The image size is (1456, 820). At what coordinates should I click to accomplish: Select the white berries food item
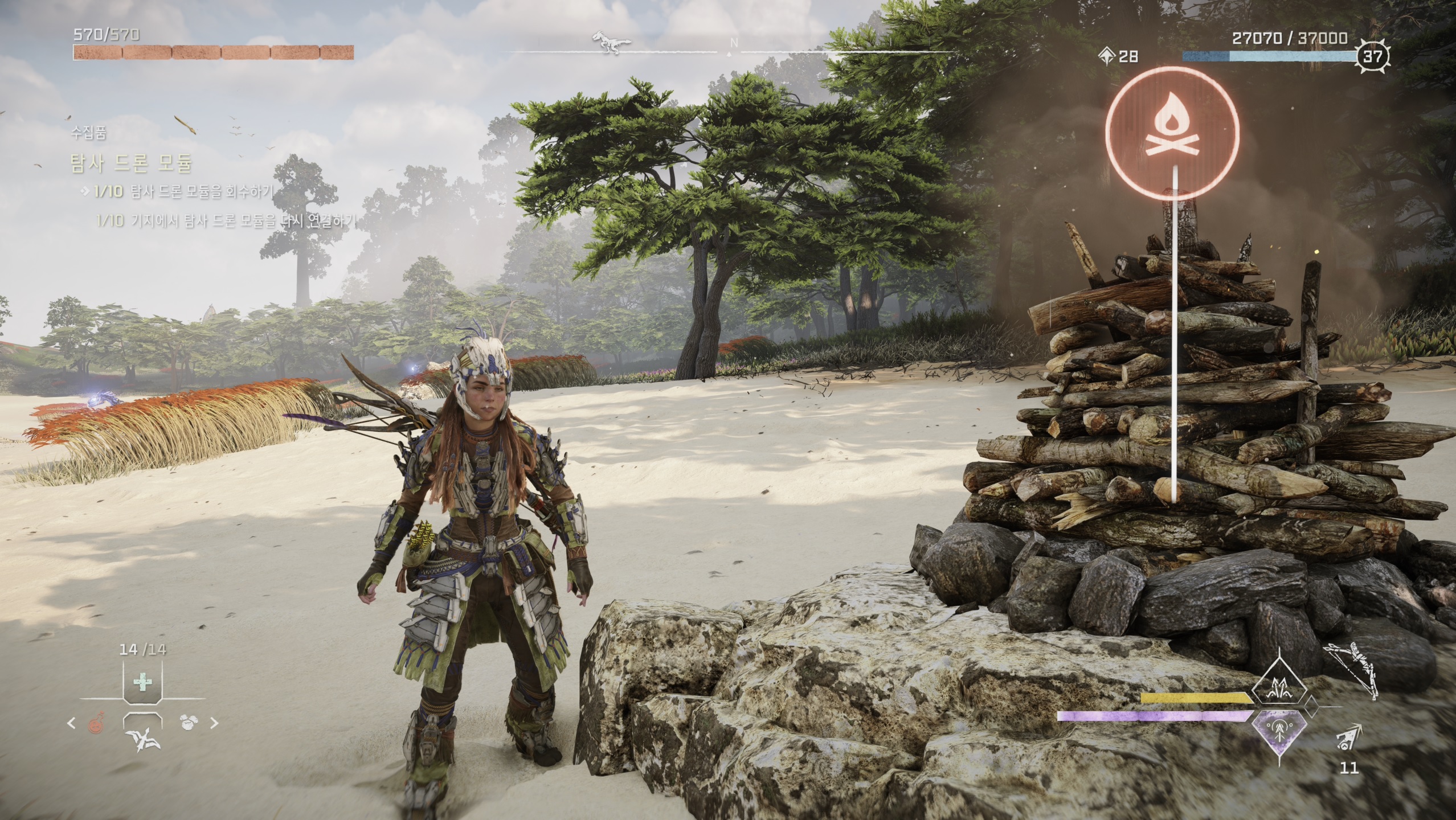click(x=189, y=723)
